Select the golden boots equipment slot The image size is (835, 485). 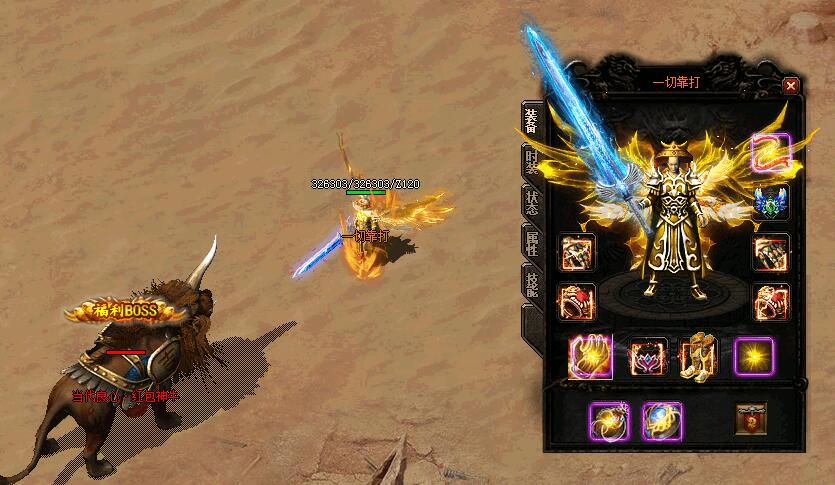coord(698,357)
